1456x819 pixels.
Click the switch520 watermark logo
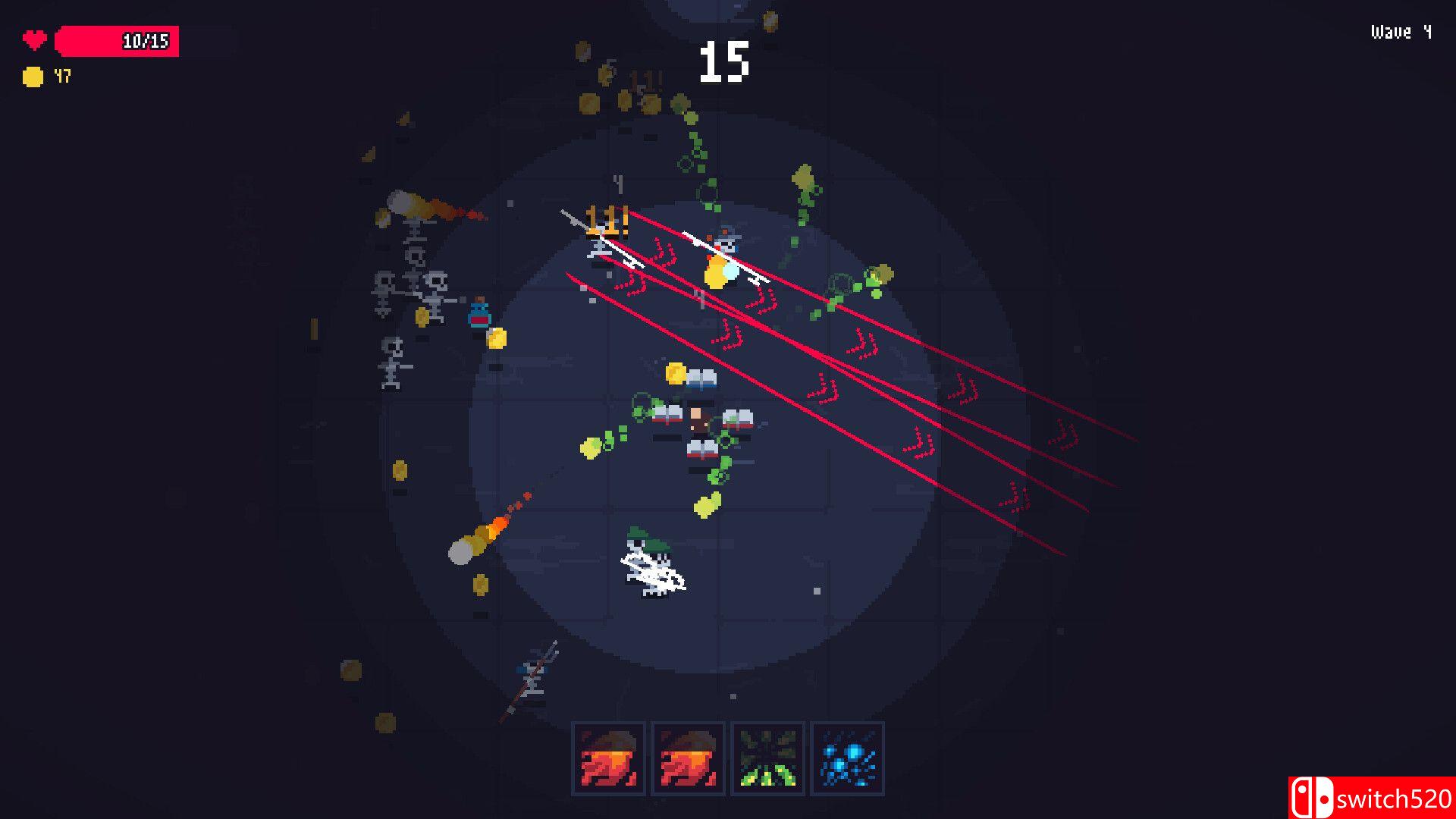click(1371, 798)
